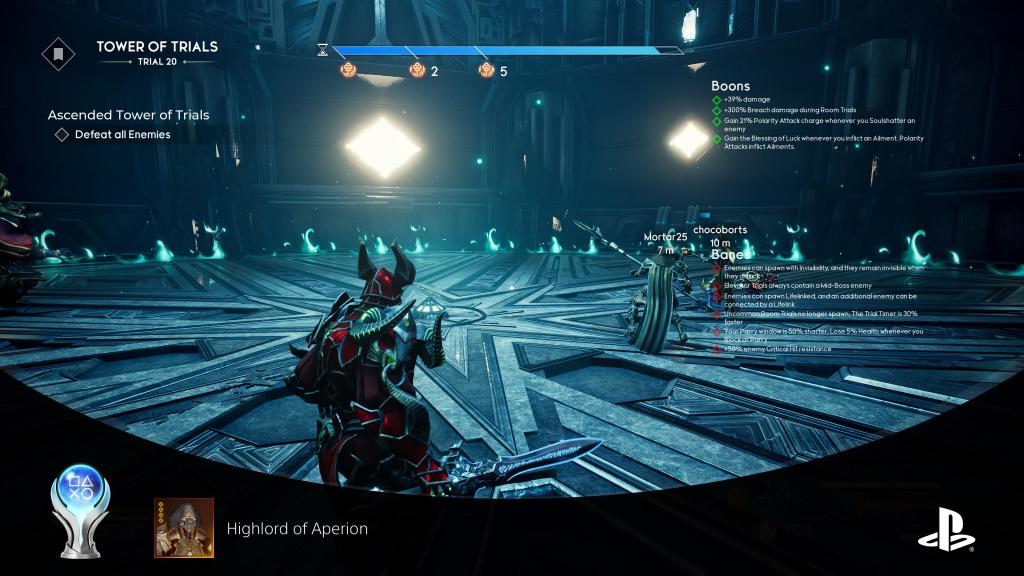Click the +300% Breach damage boon entry

(789, 111)
